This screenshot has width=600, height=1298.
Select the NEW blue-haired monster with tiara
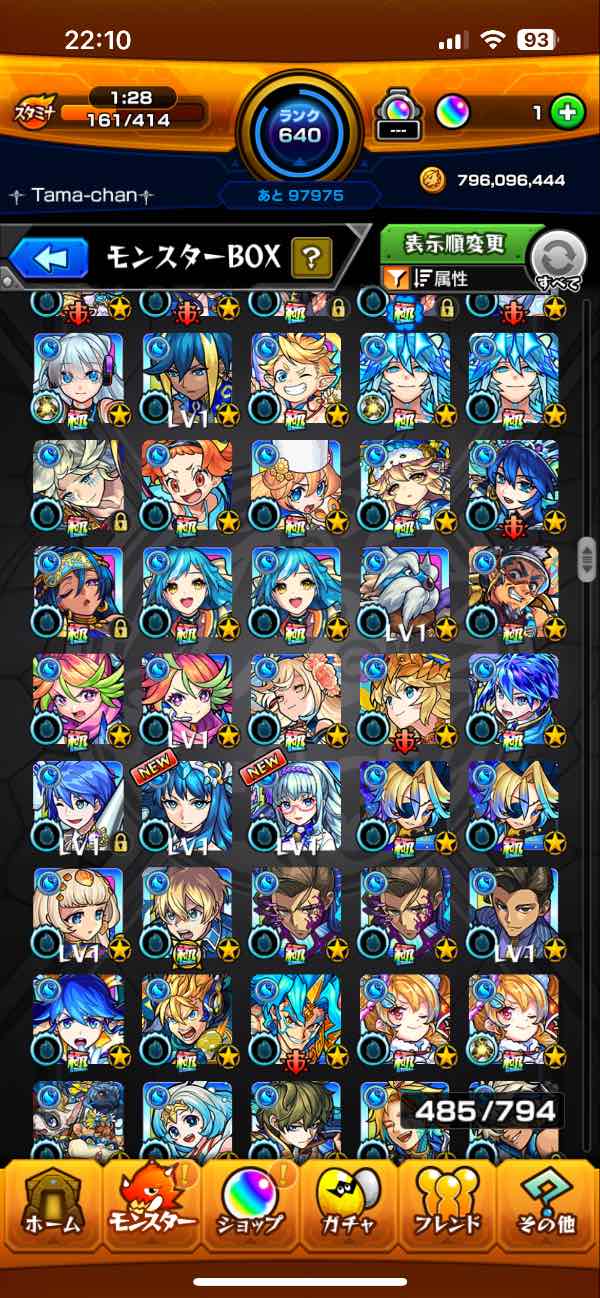tap(187, 805)
